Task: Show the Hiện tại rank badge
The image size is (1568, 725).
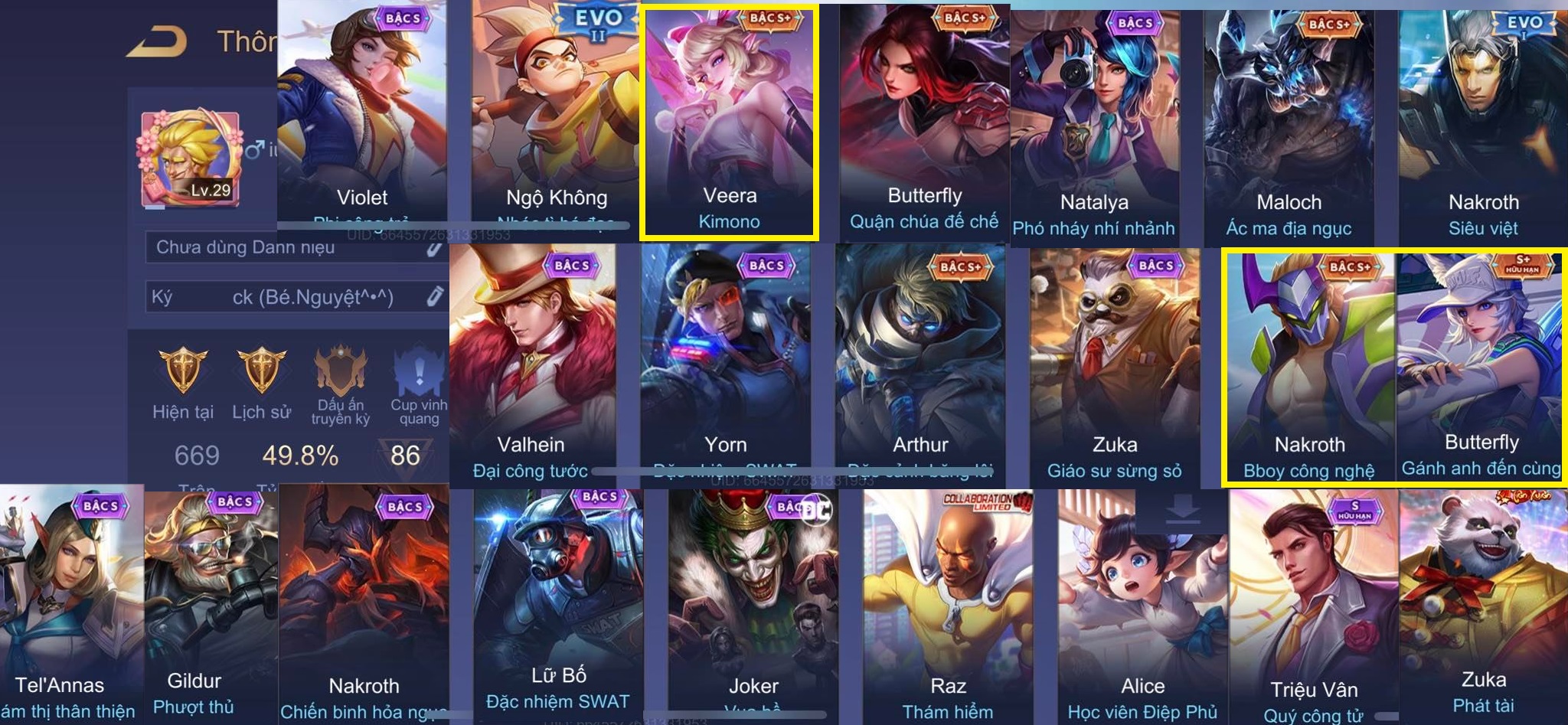Action: click(183, 373)
